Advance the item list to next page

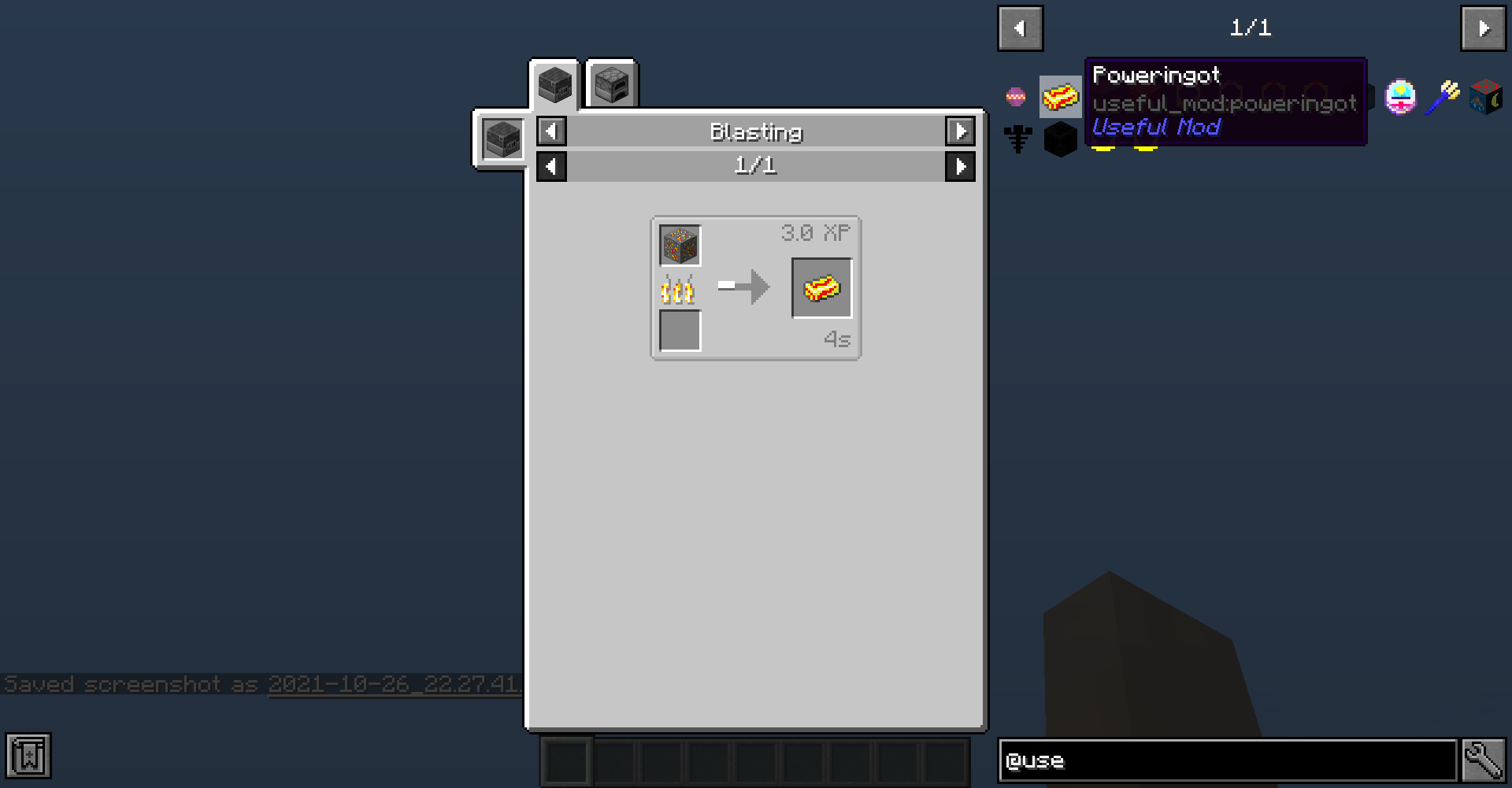click(1484, 28)
